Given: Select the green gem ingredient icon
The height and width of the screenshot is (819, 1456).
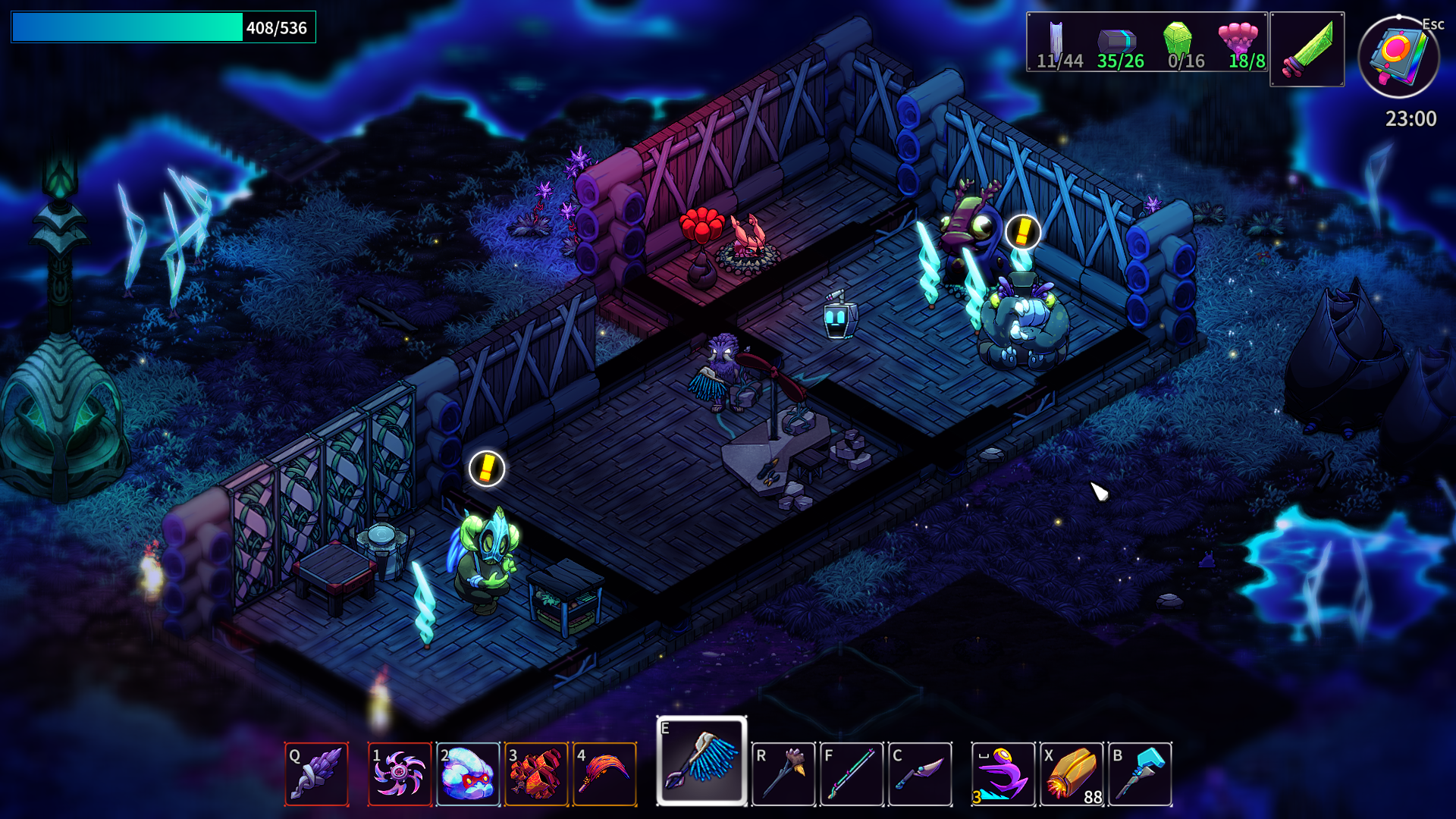Looking at the screenshot, I should (1178, 39).
